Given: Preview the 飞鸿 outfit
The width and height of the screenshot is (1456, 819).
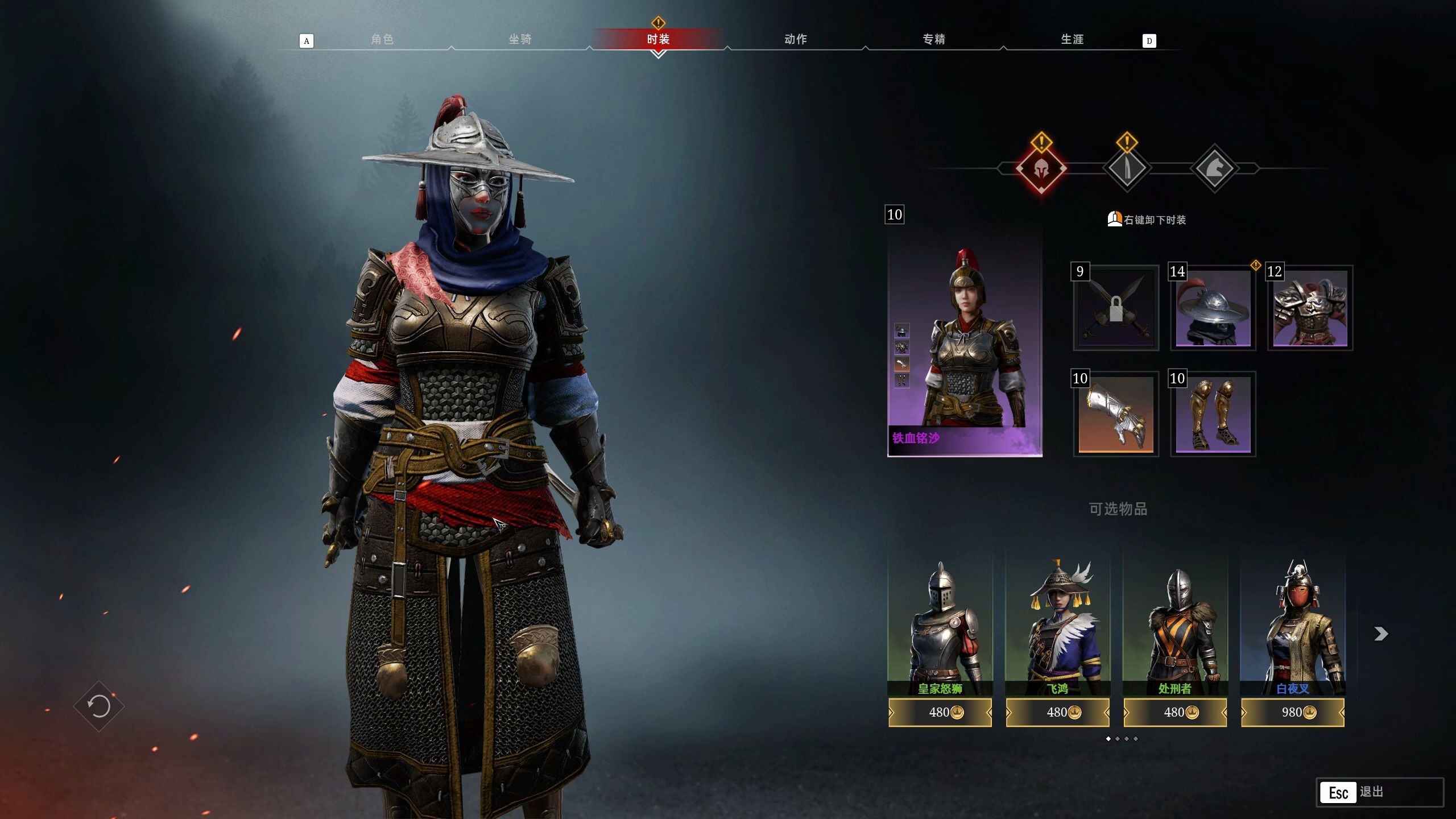Looking at the screenshot, I should [1057, 626].
